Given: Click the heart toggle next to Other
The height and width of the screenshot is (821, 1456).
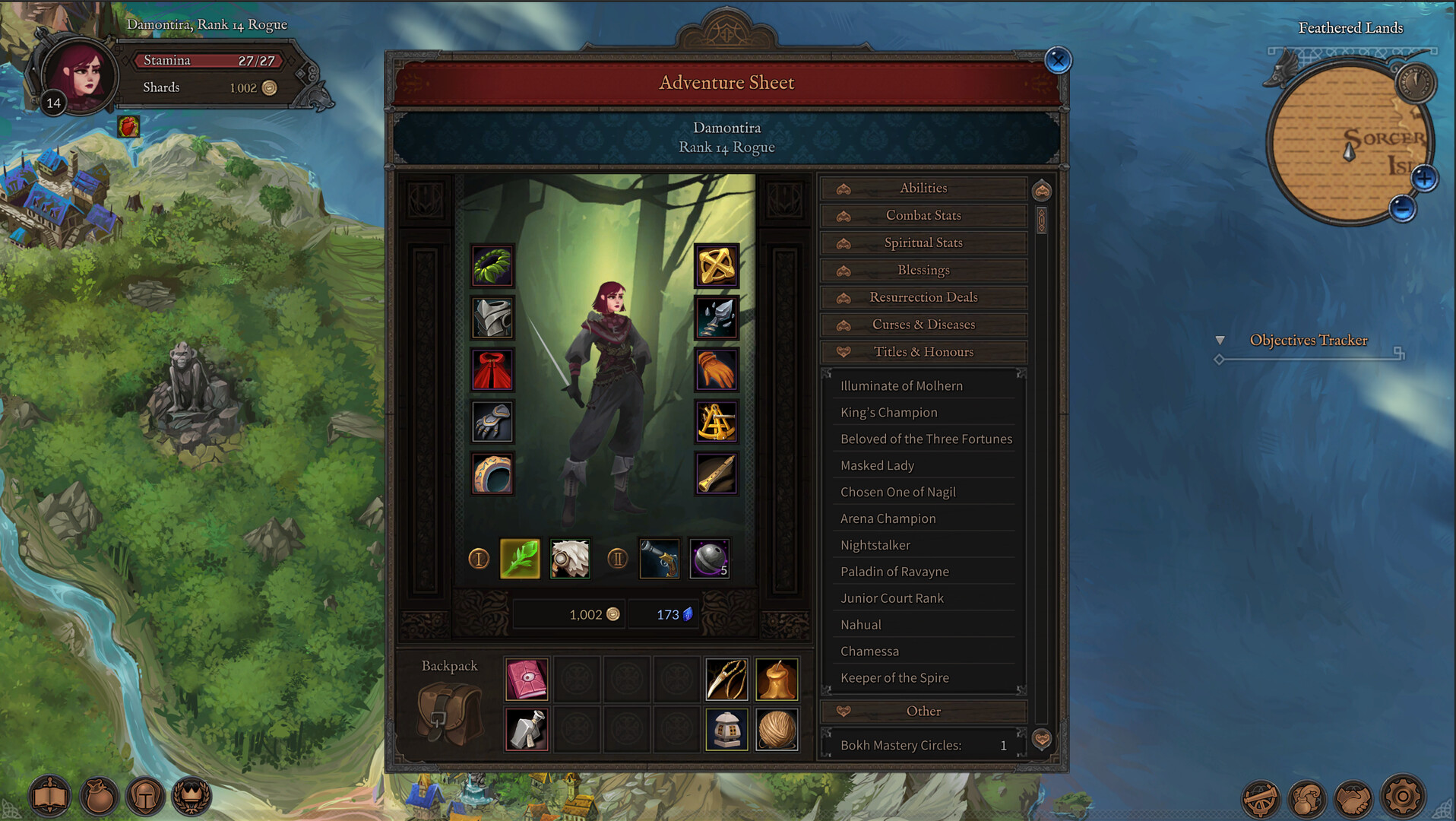Looking at the screenshot, I should pos(844,711).
